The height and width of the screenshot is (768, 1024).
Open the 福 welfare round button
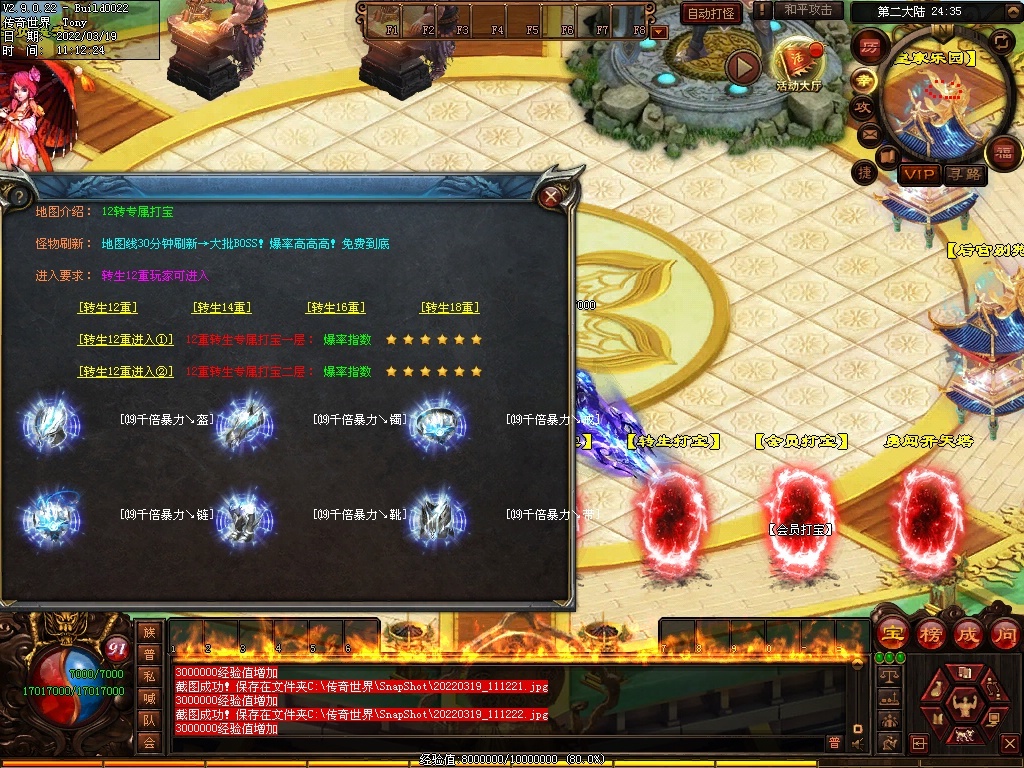tap(1001, 153)
